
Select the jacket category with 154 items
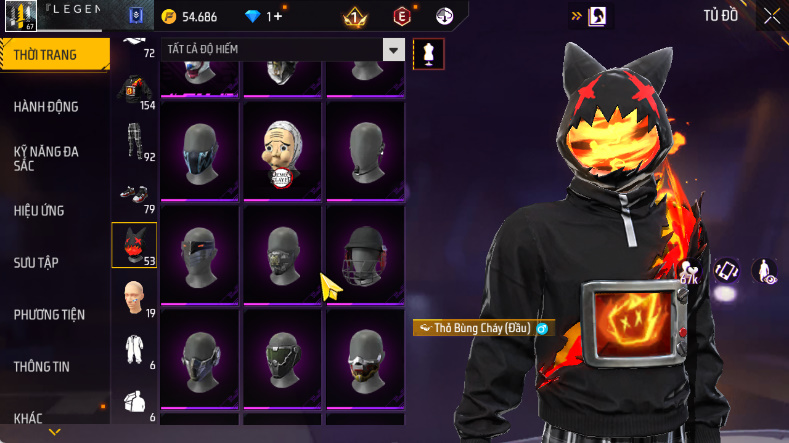tap(131, 94)
